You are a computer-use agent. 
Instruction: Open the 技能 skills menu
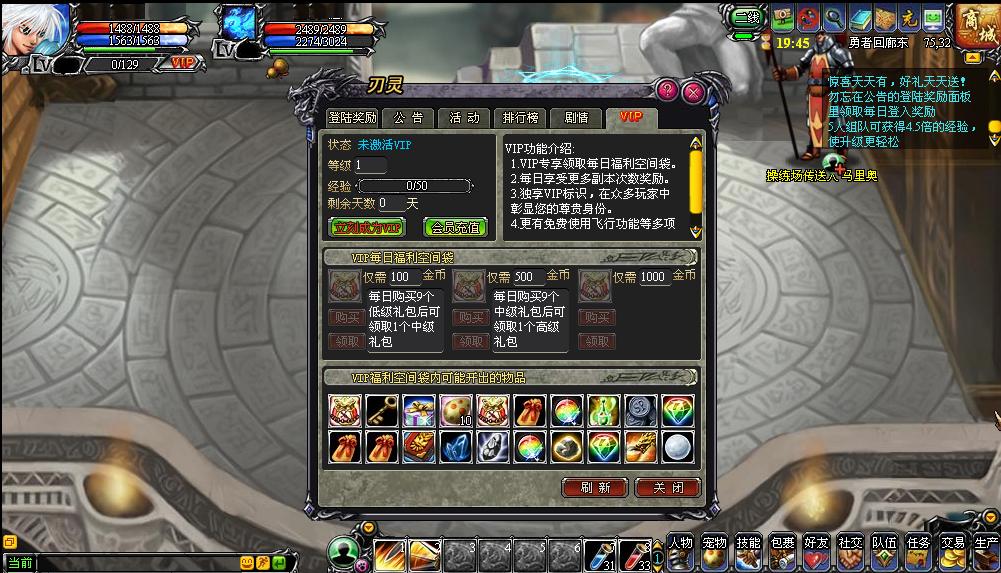(748, 549)
